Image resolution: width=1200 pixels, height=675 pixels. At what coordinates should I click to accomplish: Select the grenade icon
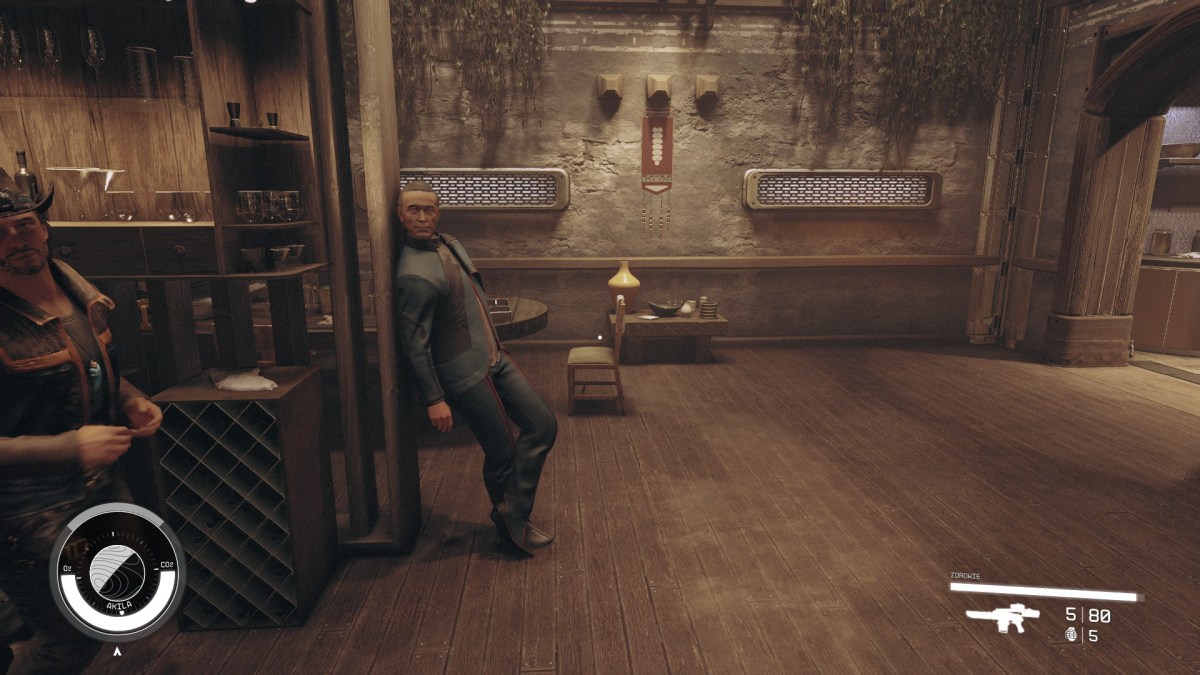point(1072,635)
